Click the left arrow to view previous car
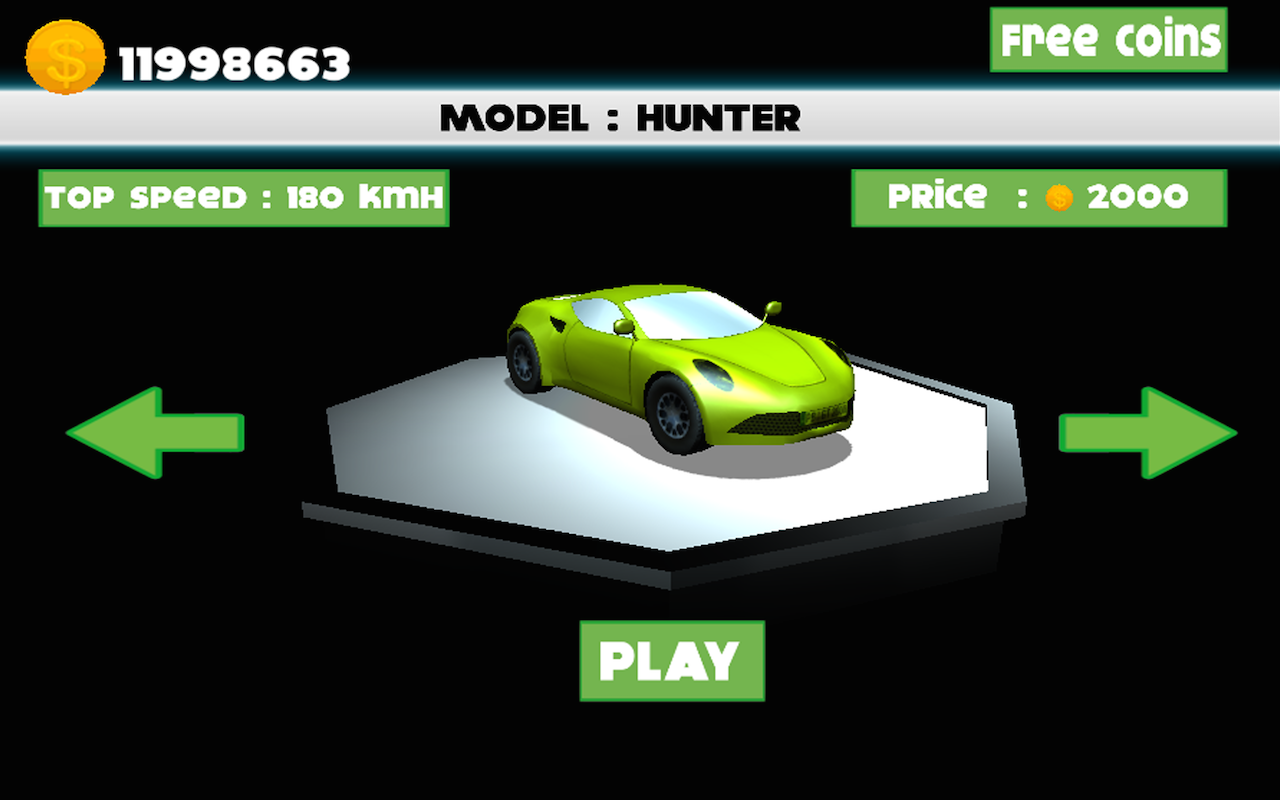This screenshot has width=1280, height=800. (155, 432)
